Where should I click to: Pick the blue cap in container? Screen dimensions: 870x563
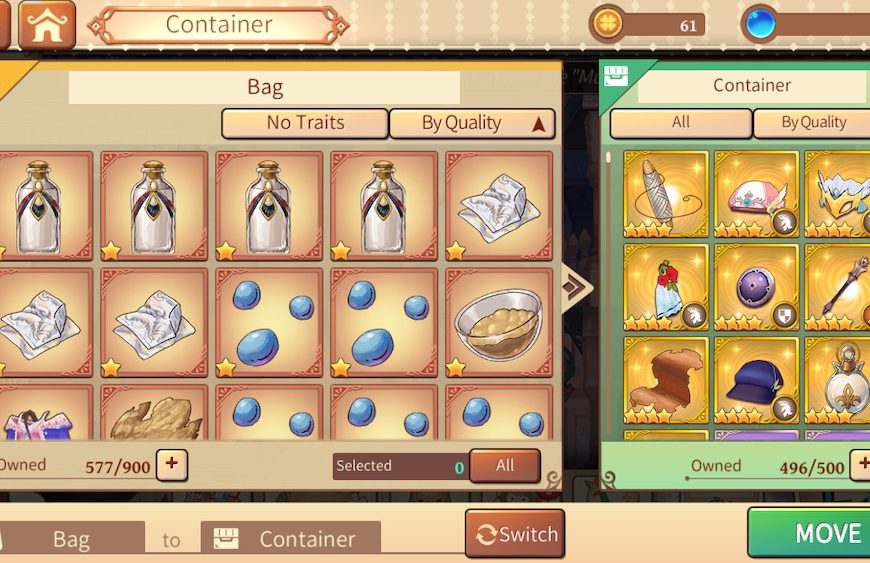pyautogui.click(x=756, y=380)
